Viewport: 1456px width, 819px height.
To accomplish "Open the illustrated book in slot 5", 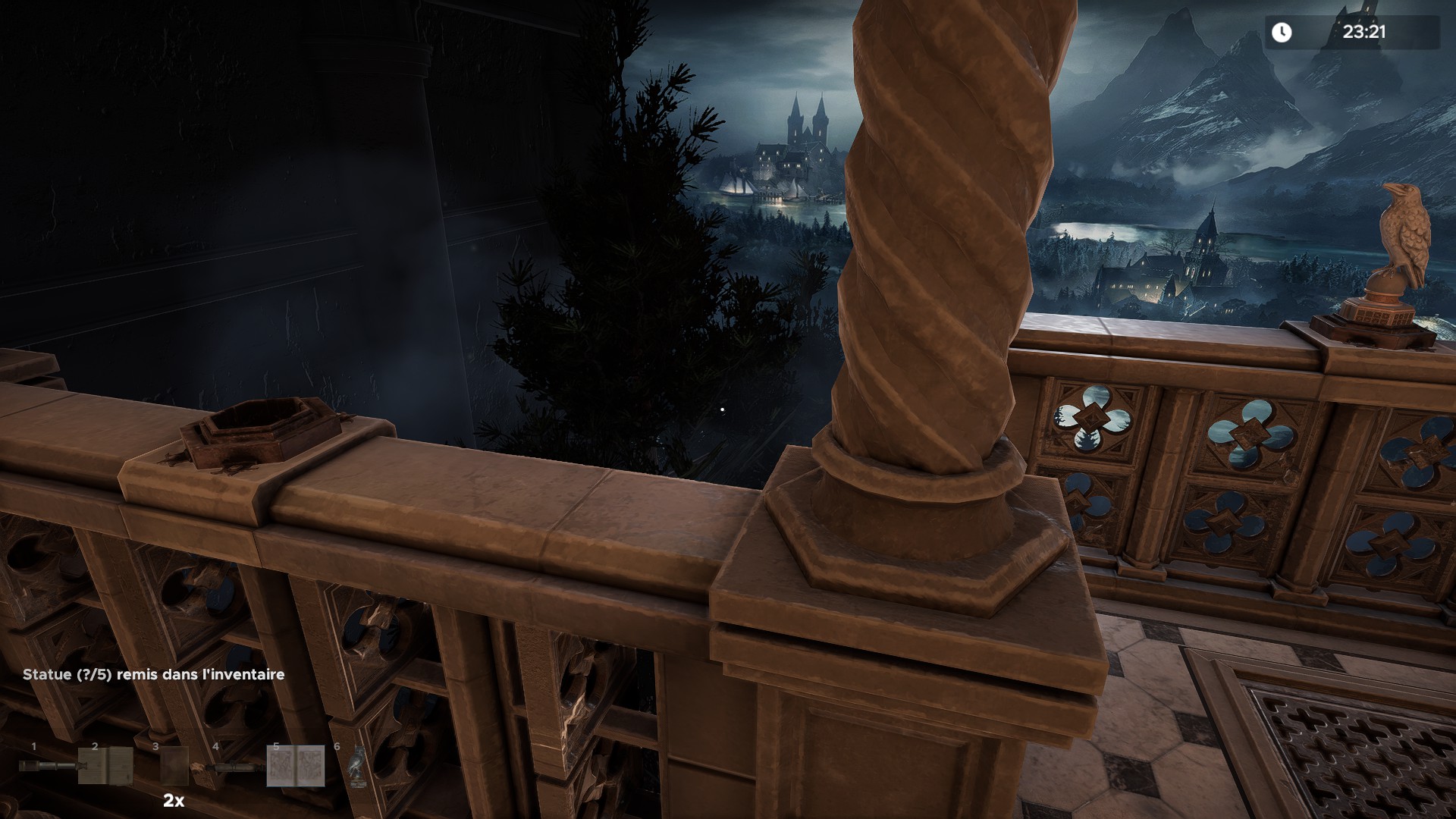I will pyautogui.click(x=296, y=766).
